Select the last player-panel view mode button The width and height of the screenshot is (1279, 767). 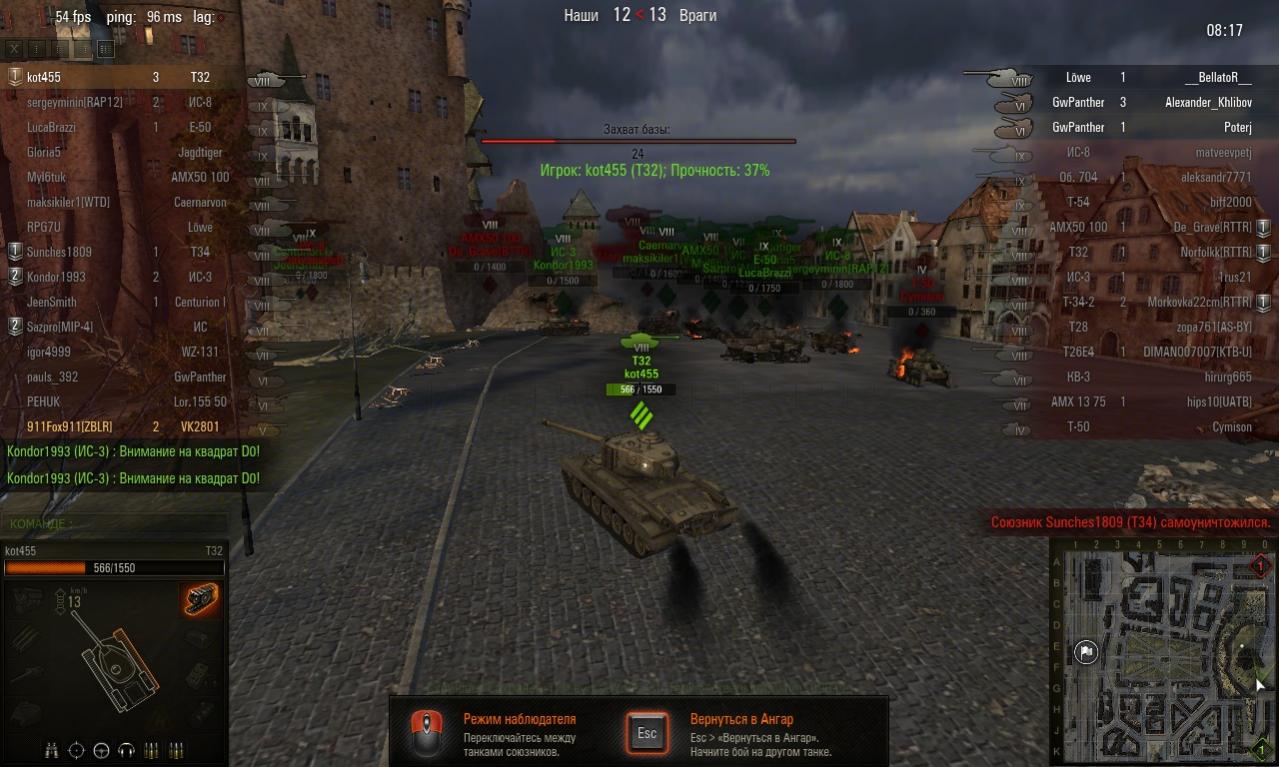pyautogui.click(x=105, y=48)
